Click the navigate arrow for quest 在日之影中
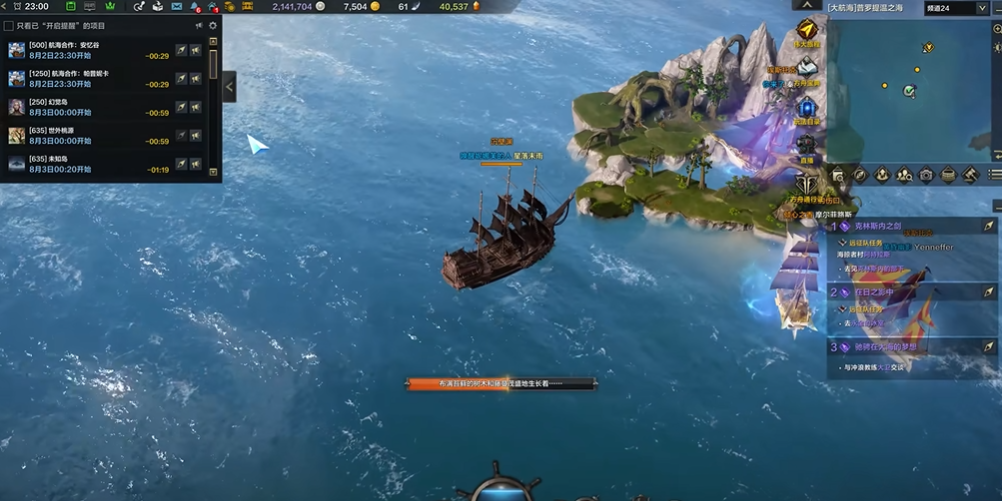This screenshot has width=1002, height=501. coord(988,292)
